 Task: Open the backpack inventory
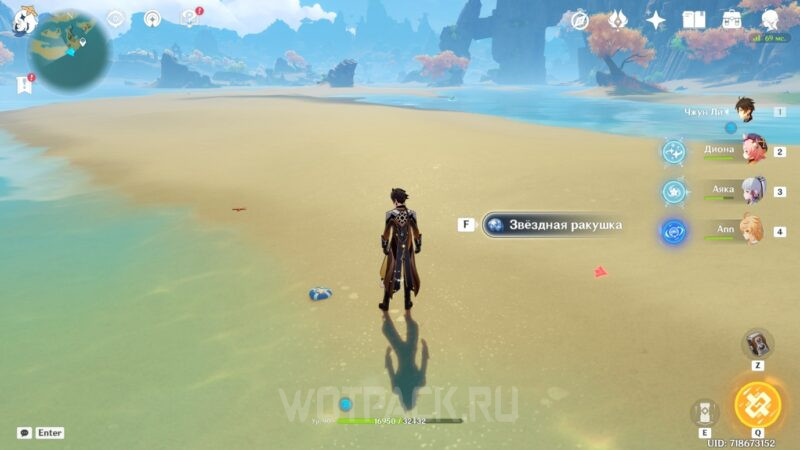click(x=732, y=20)
